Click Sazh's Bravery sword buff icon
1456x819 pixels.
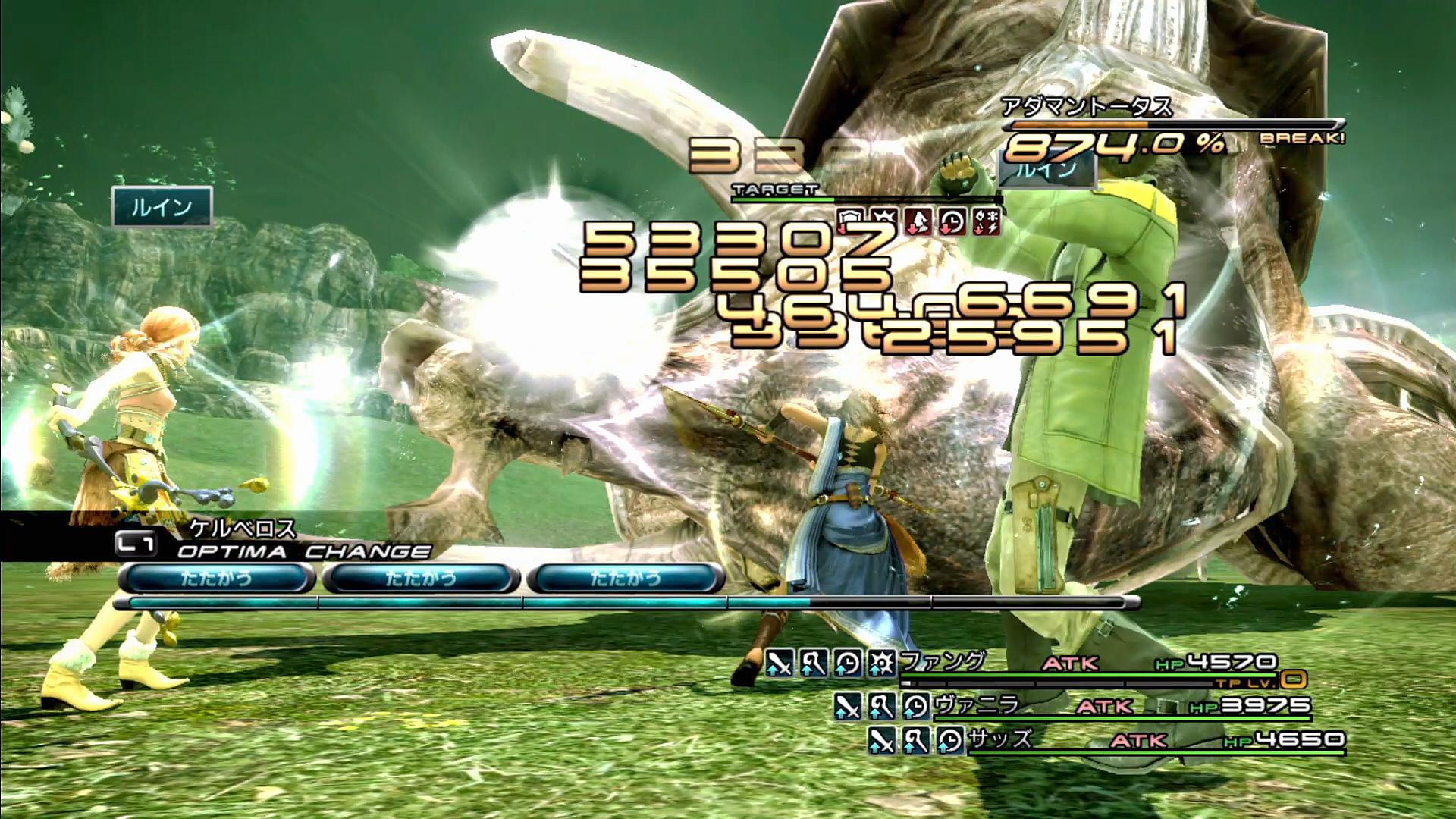(x=881, y=740)
